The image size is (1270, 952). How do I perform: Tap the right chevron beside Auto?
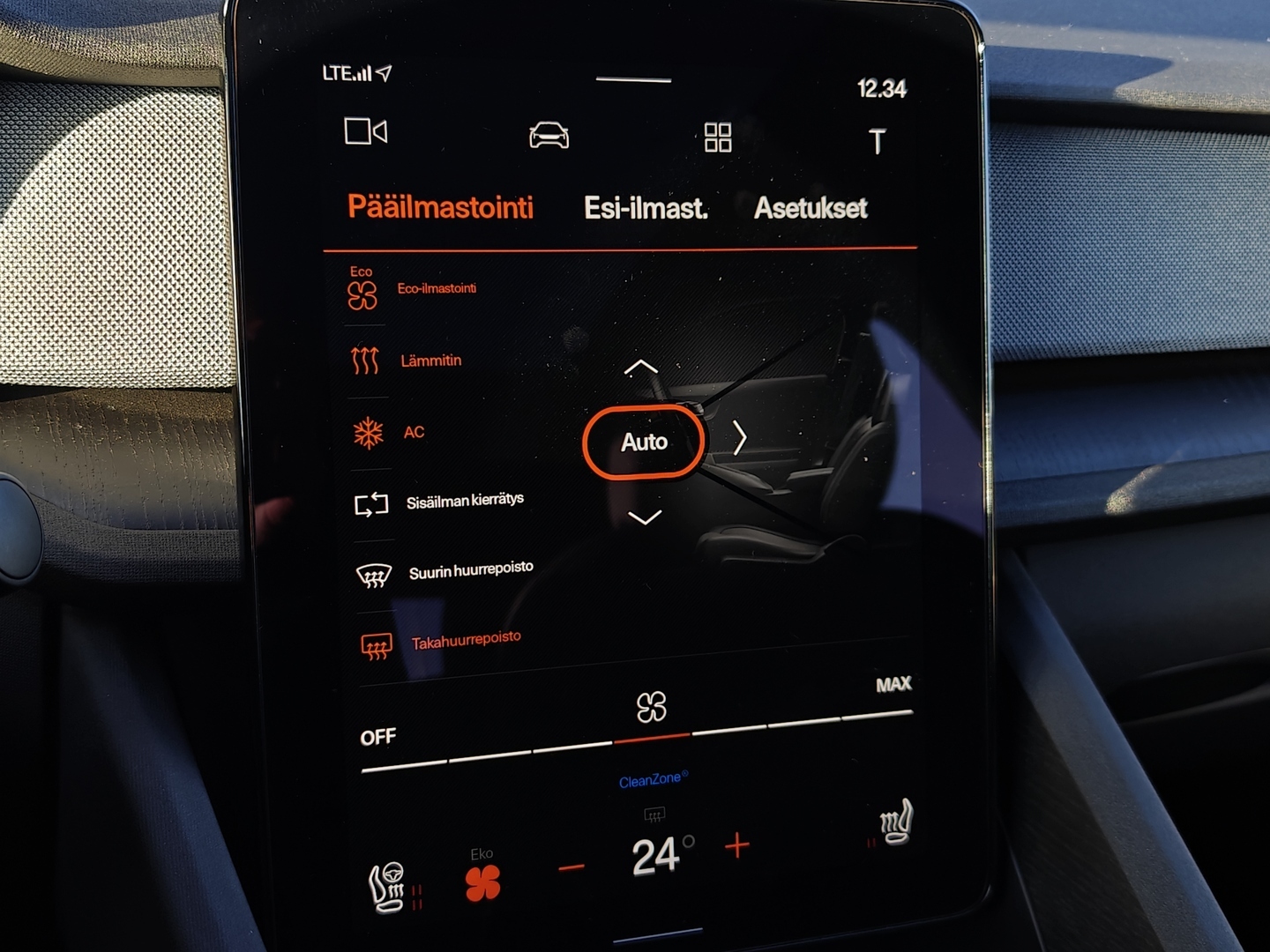pyautogui.click(x=741, y=435)
